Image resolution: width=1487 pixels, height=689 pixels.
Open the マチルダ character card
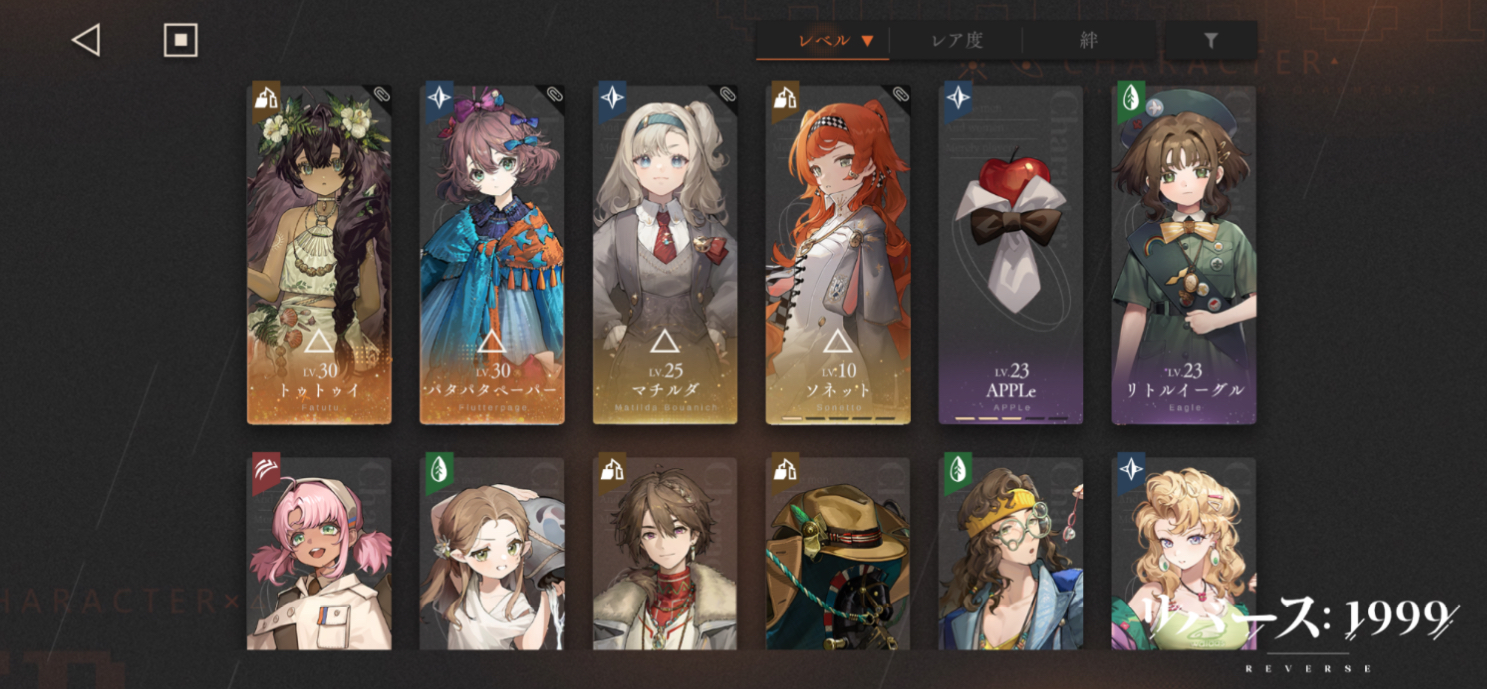point(665,255)
